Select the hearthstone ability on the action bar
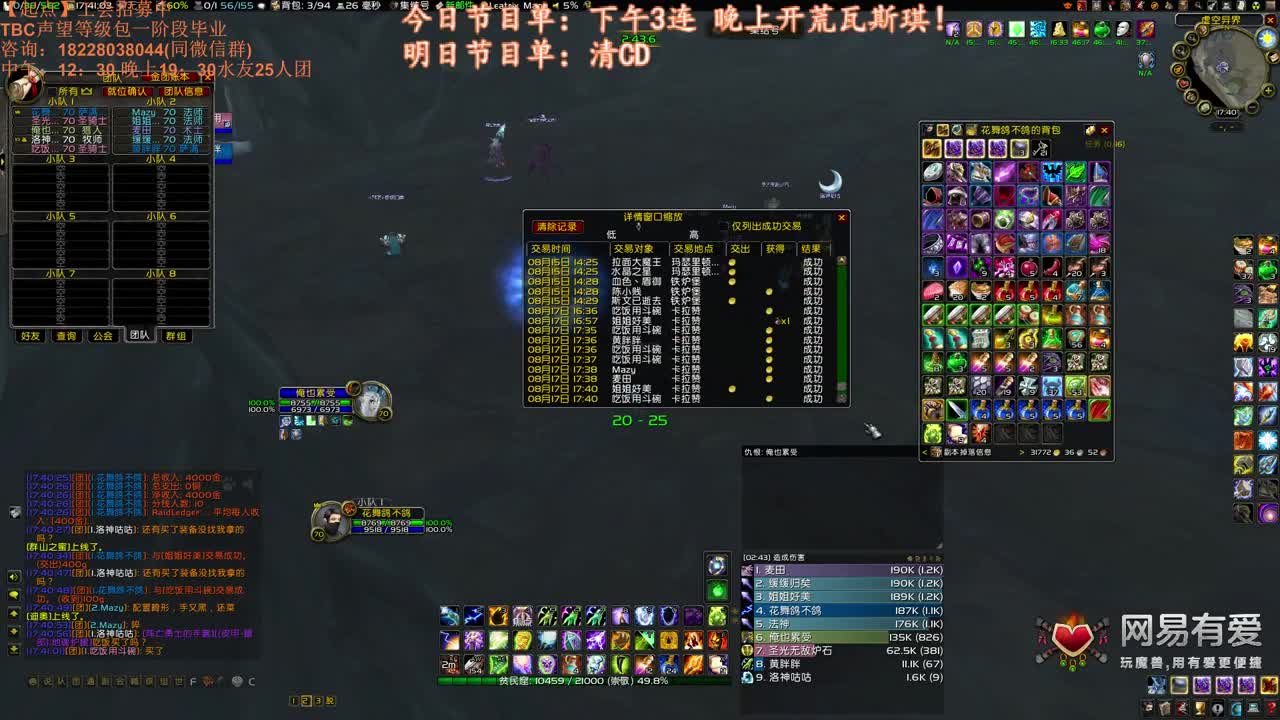 pyautogui.click(x=716, y=566)
